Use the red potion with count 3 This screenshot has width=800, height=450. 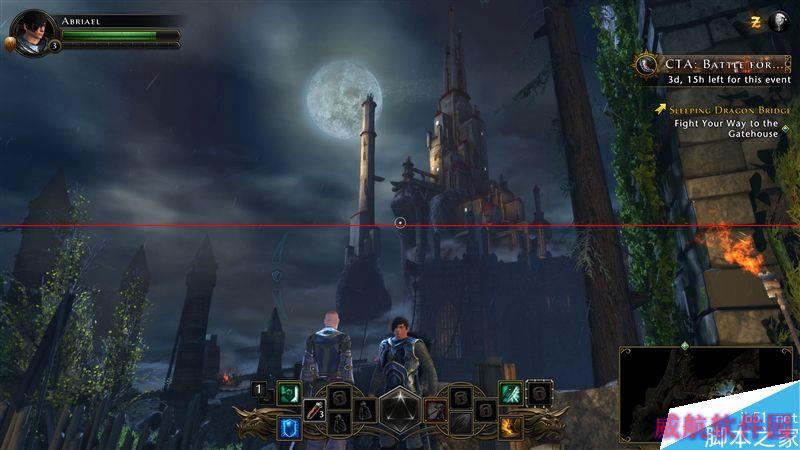coord(314,410)
